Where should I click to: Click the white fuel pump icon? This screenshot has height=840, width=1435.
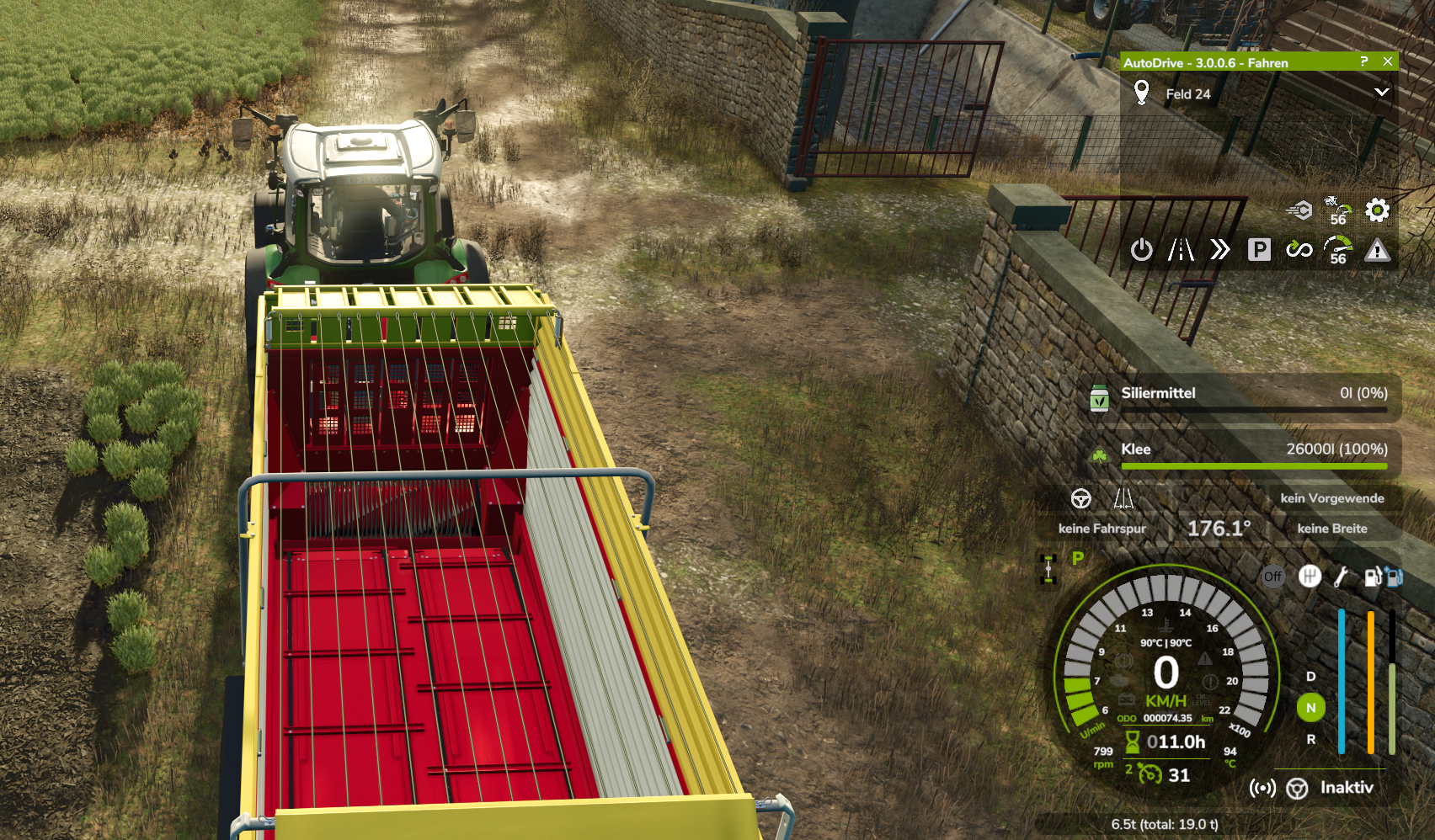tap(1374, 577)
